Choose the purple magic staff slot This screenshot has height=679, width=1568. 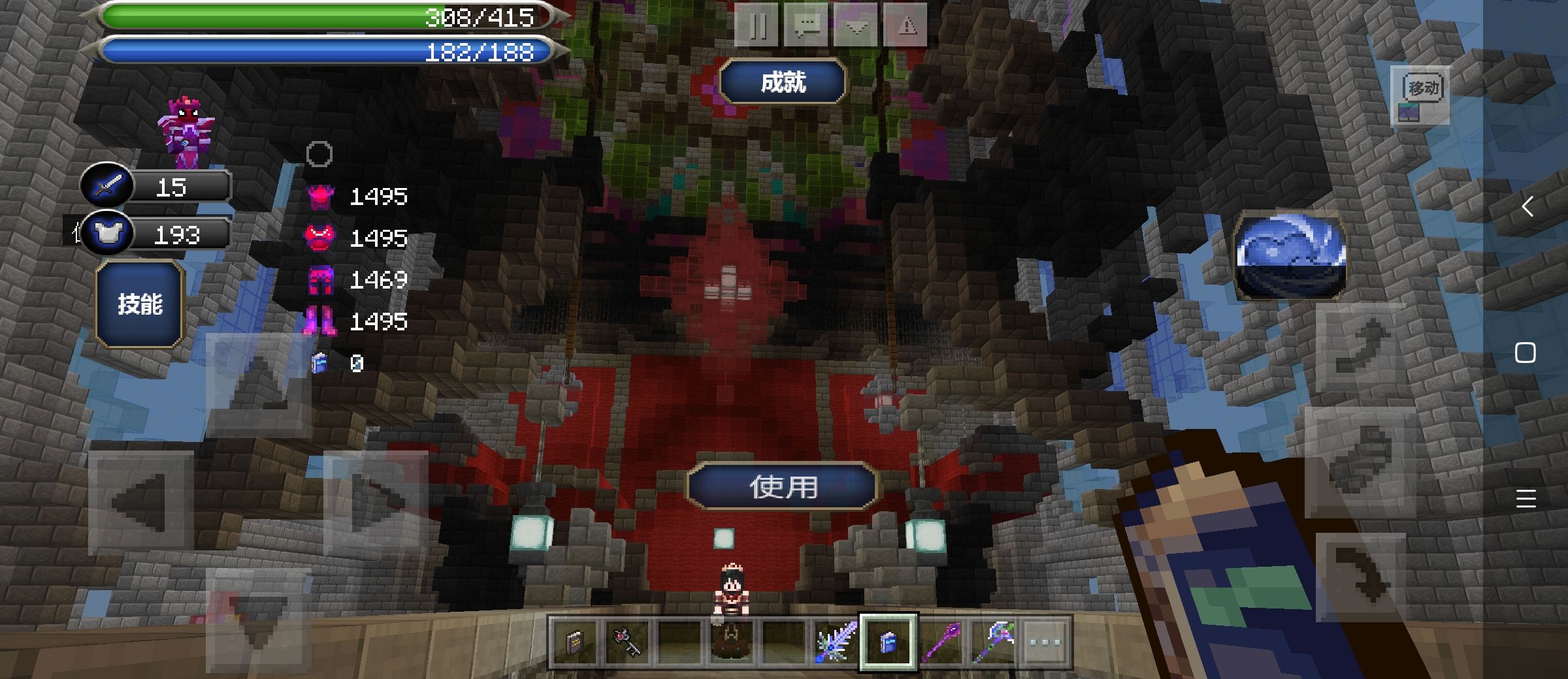pos(941,642)
